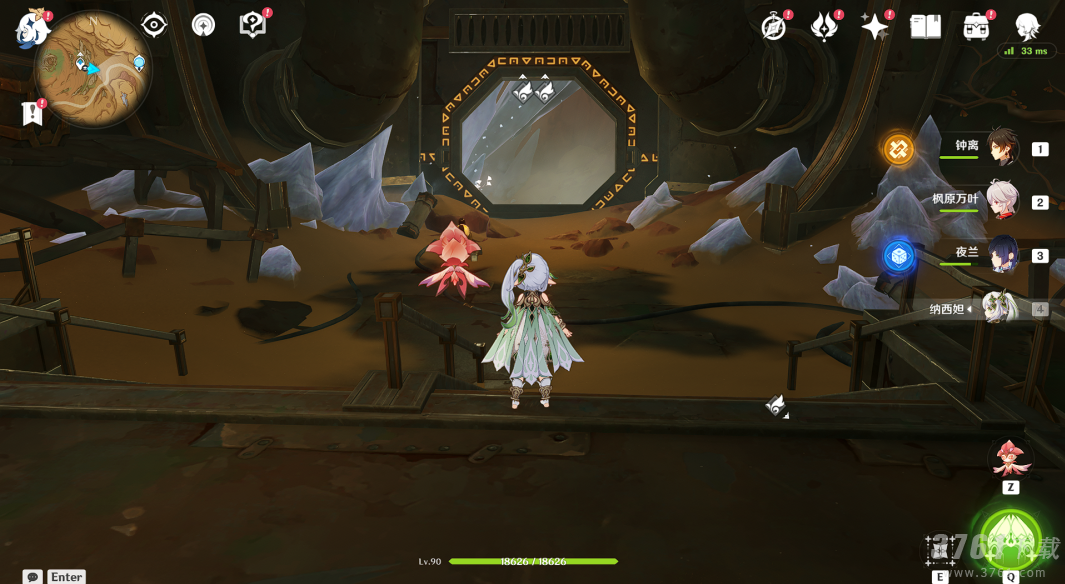Open the open-book Adventurer Handbook icon
The height and width of the screenshot is (584, 1065).
pyautogui.click(x=925, y=27)
